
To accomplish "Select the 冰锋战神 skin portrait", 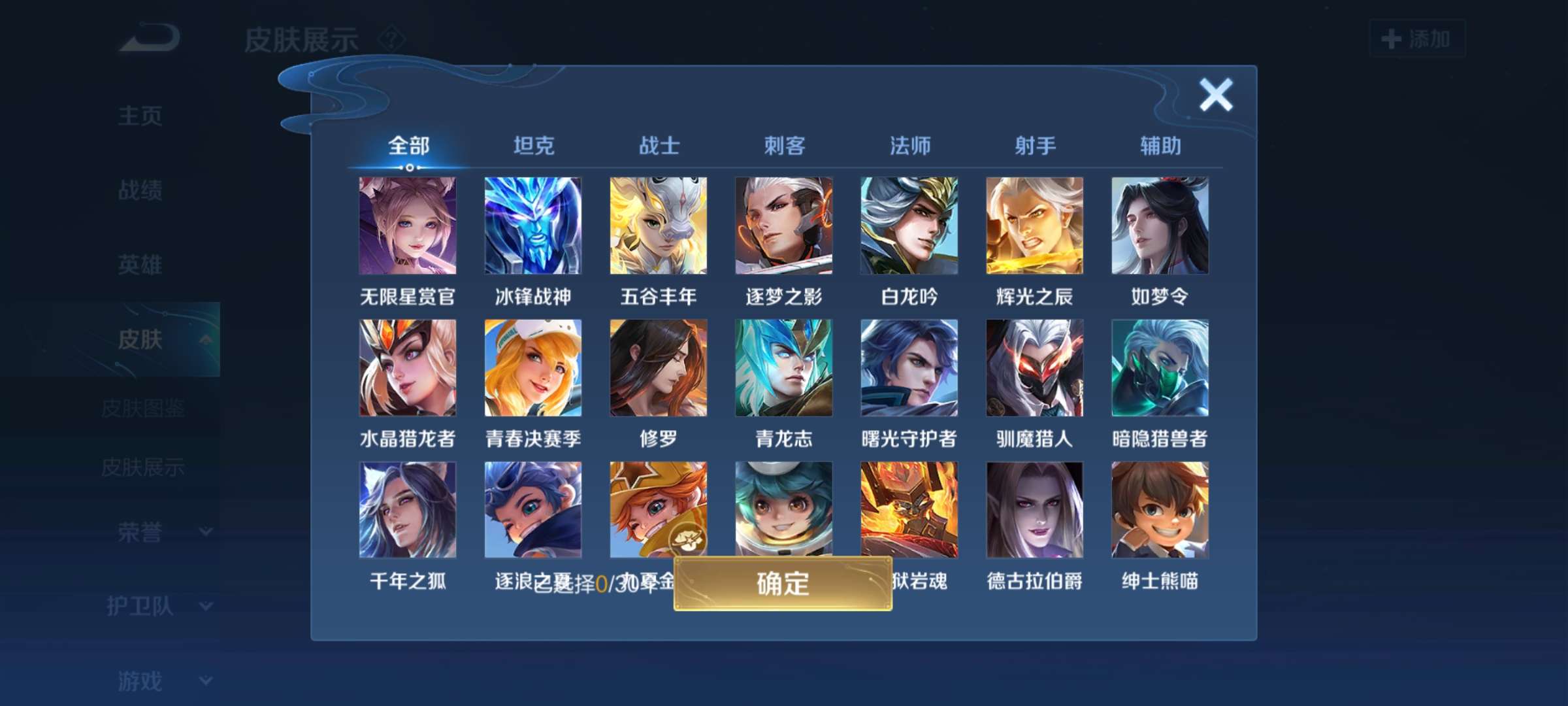I will point(532,226).
